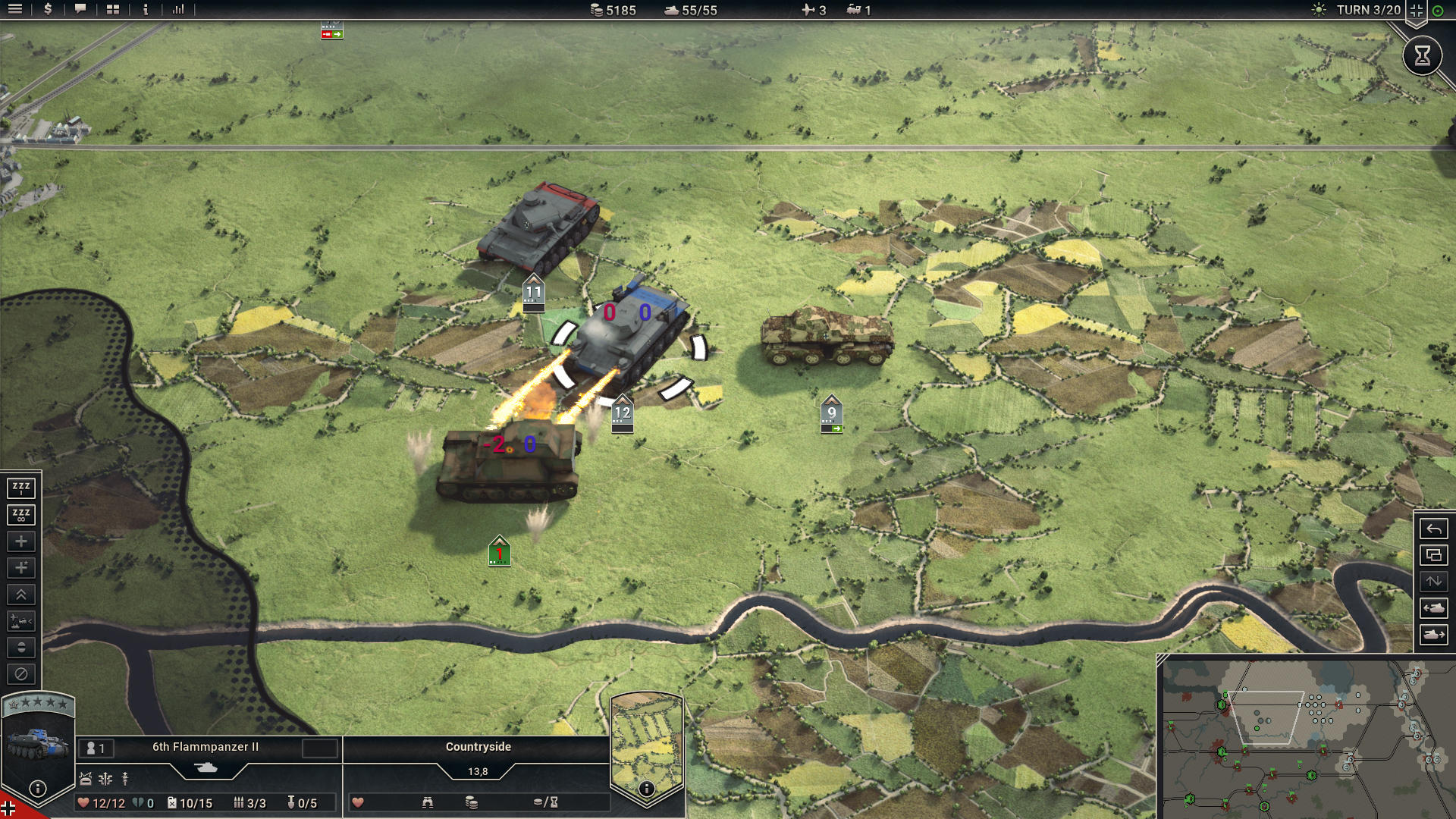Screen dimensions: 1456x819
Task: Open the Countryside terrain info panel
Action: [478, 747]
